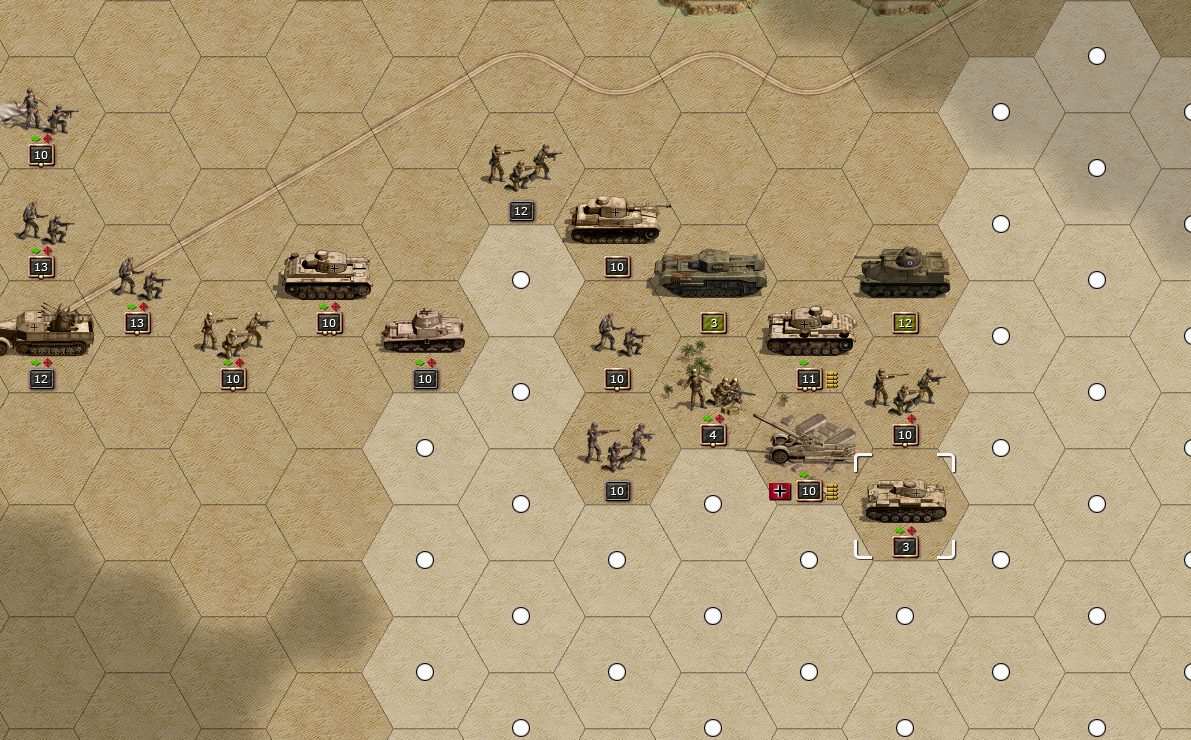Target the enemy tank with strength 12
The width and height of the screenshot is (1191, 740).
pyautogui.click(x=904, y=273)
